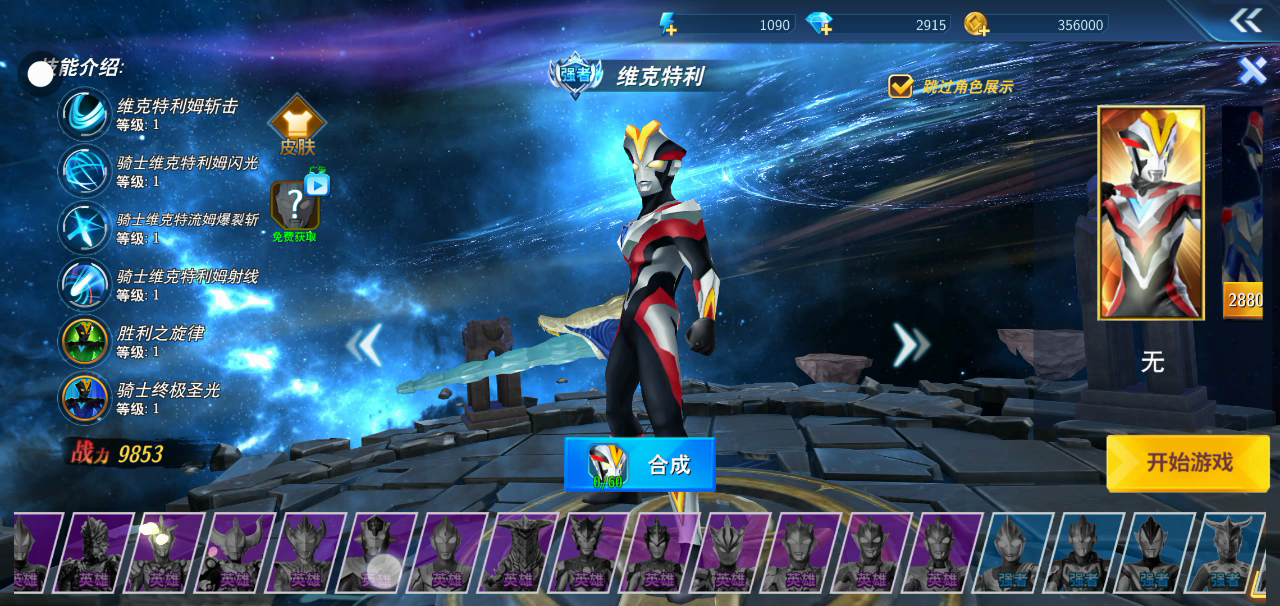Show the next character with right arrow

[x=909, y=345]
